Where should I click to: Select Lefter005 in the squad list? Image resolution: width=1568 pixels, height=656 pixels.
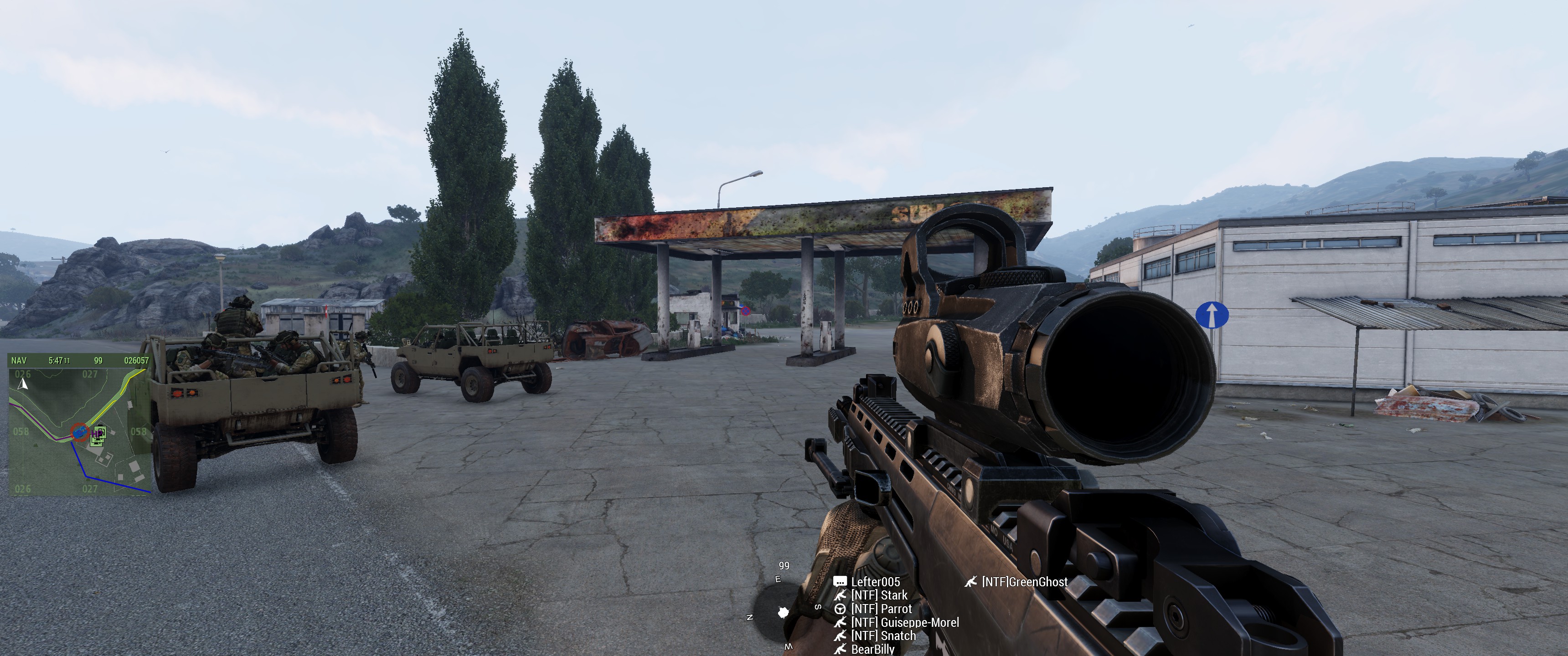(x=875, y=582)
